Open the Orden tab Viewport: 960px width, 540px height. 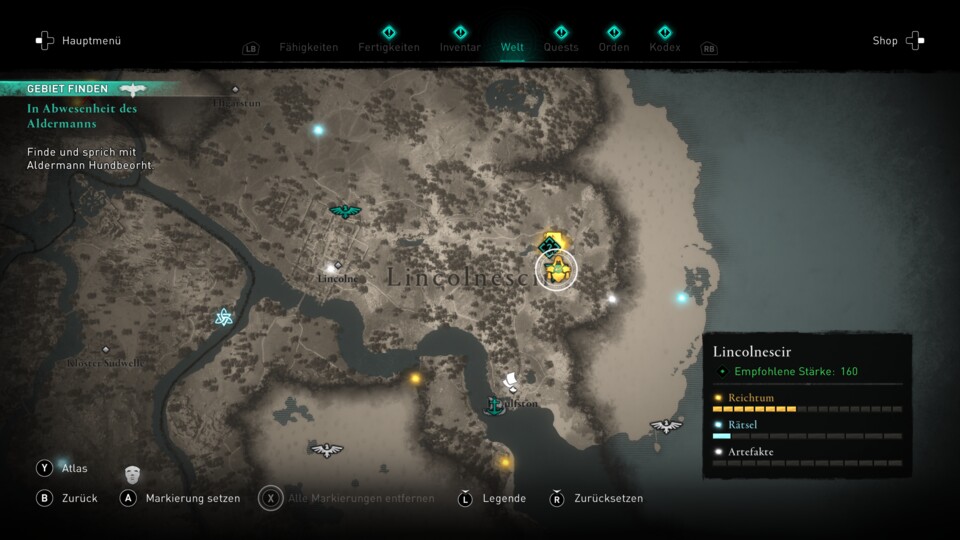coord(614,47)
